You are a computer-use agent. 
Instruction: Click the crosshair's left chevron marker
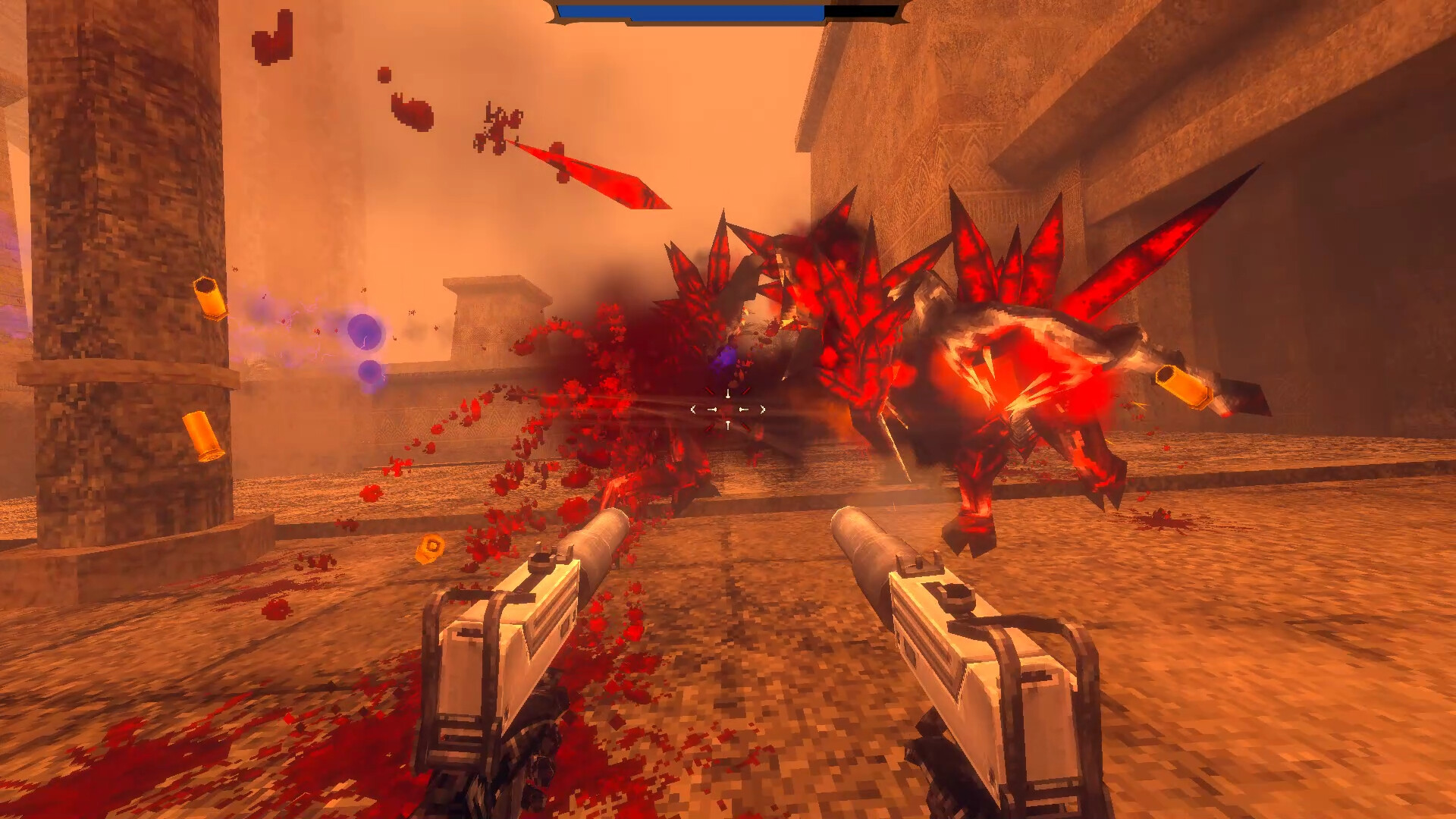693,409
